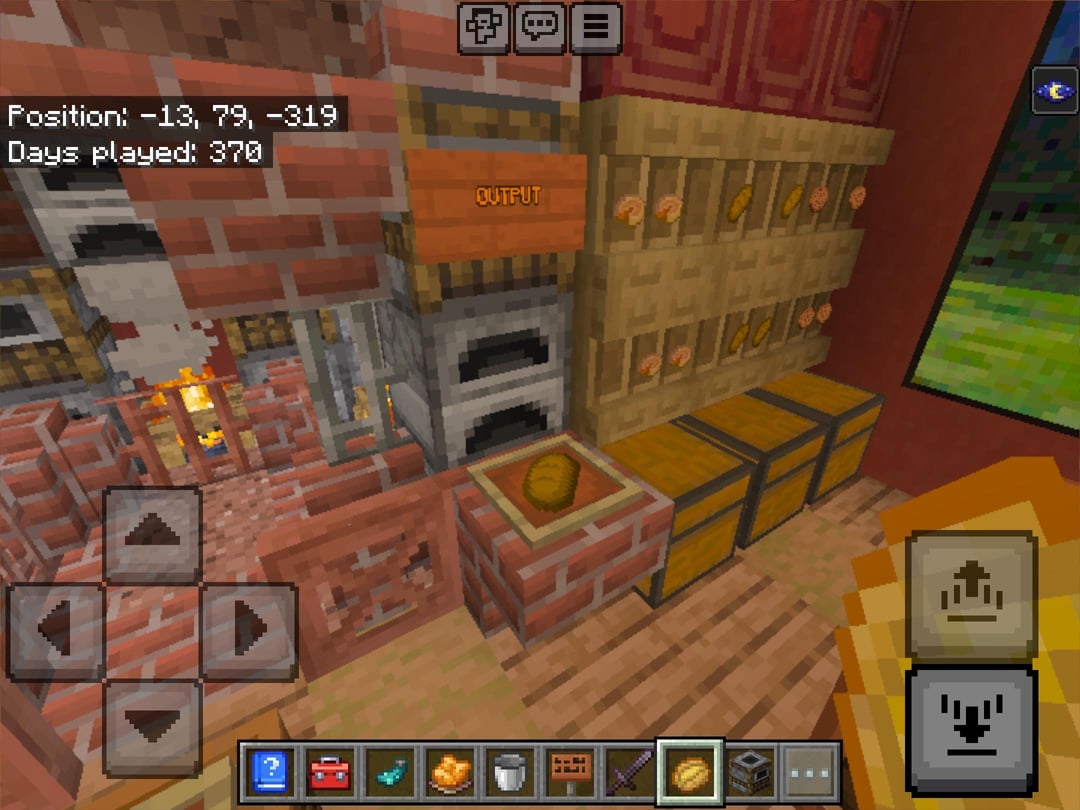Screen dimensions: 1080x810
Task: Select the dark sword hotbar slot
Action: coord(629,773)
